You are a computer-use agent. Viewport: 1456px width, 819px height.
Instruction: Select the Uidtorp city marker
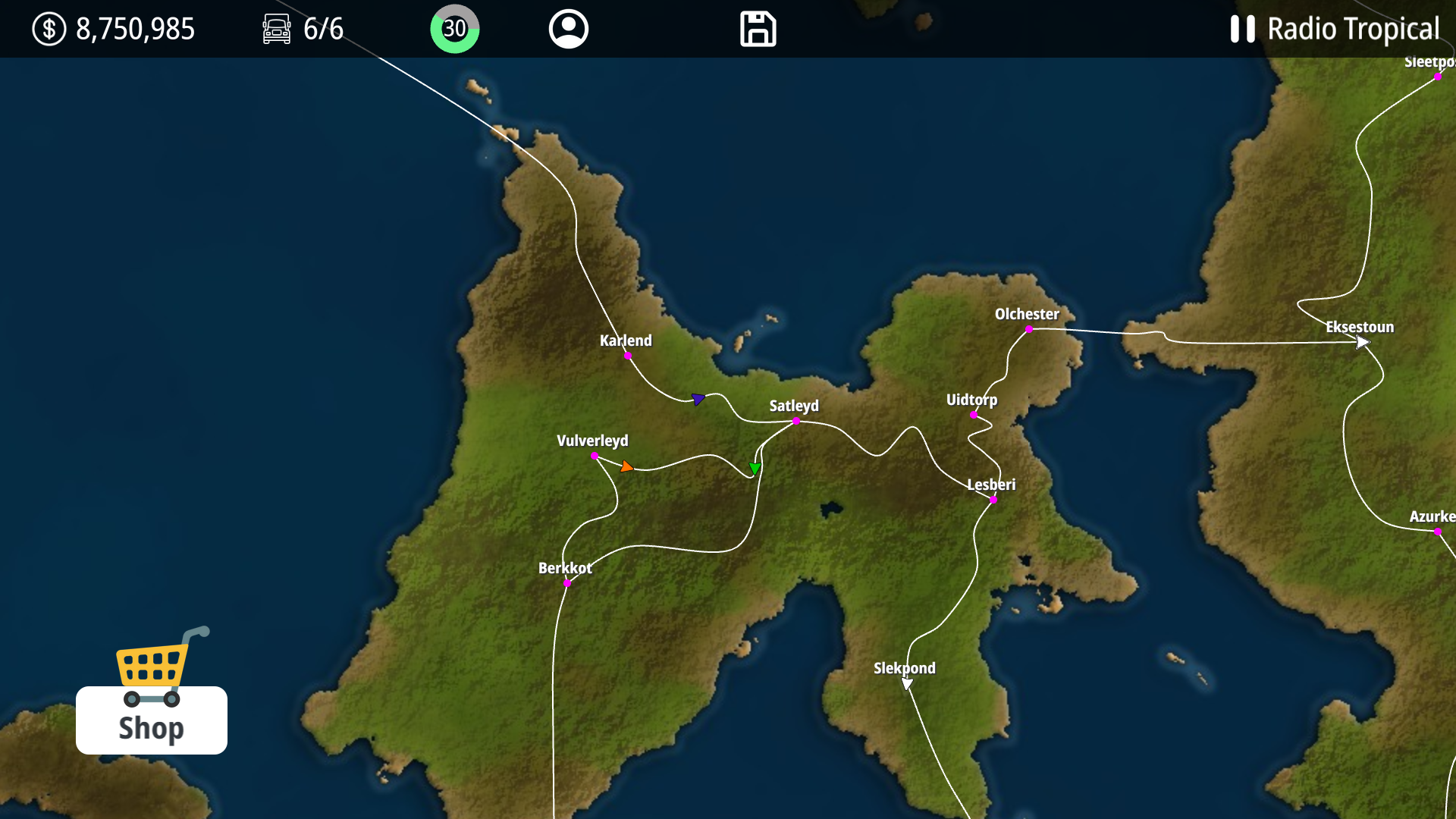click(974, 415)
